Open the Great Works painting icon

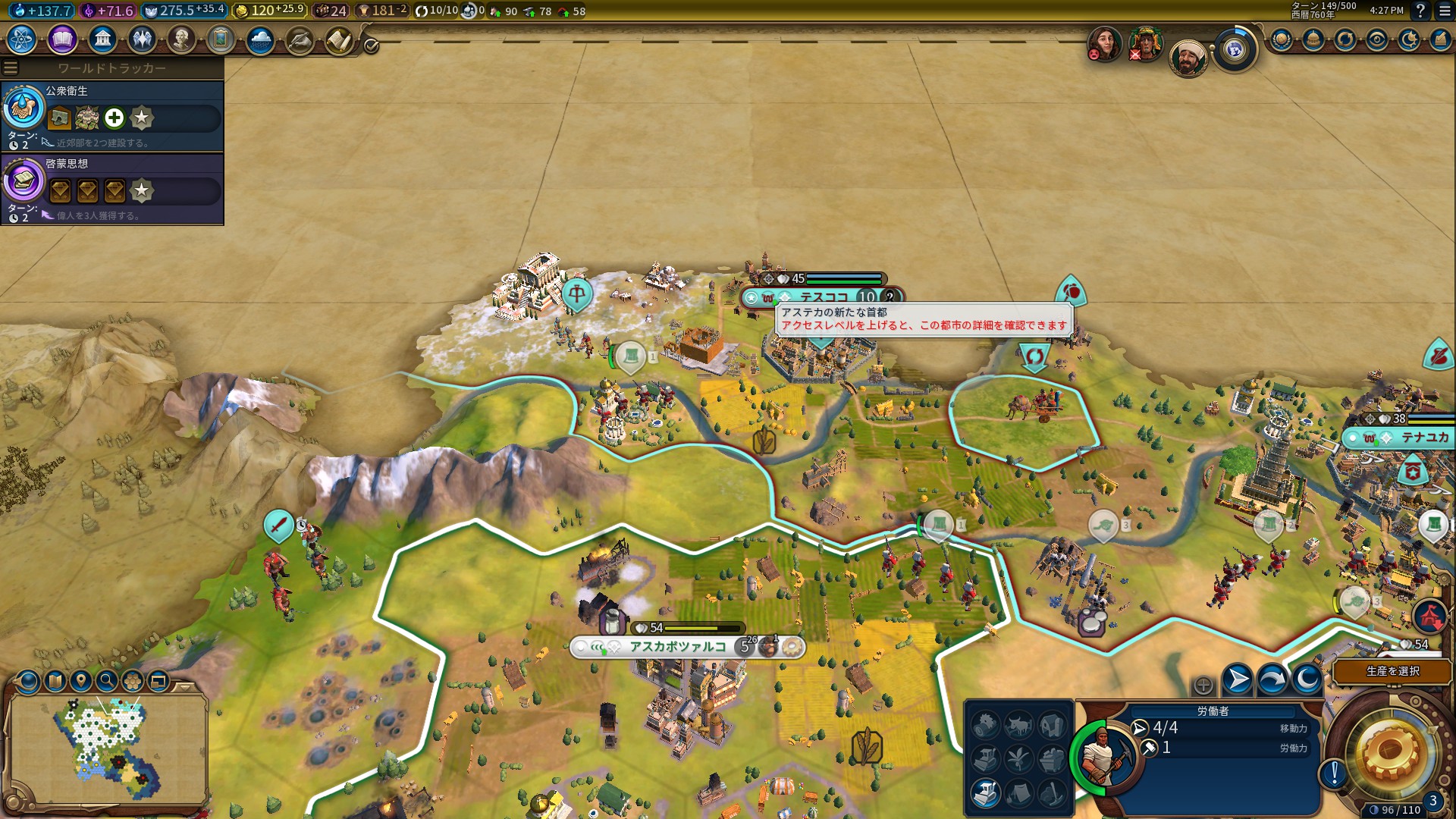(x=221, y=39)
